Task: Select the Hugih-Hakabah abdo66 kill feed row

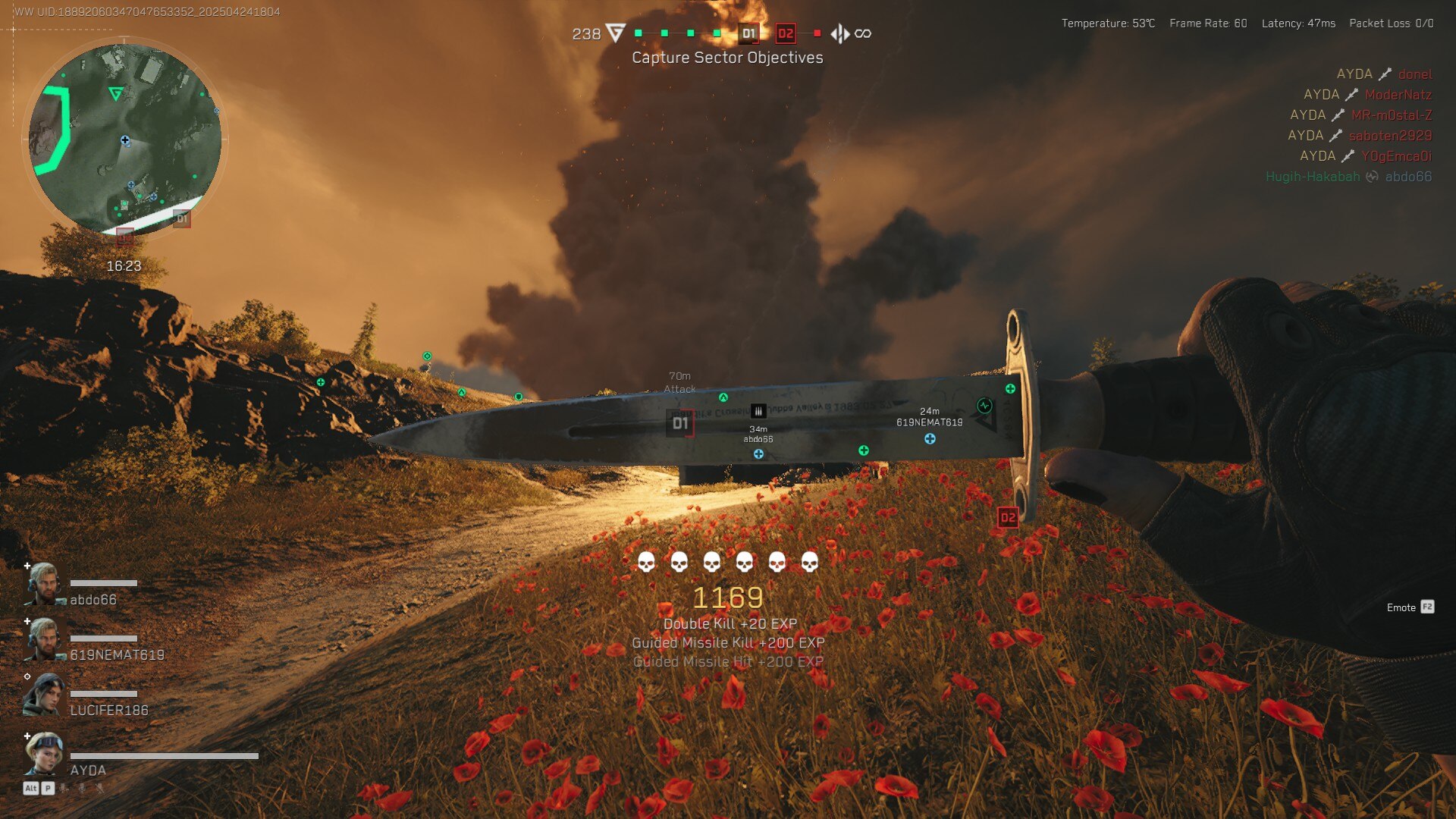Action: tap(1348, 177)
